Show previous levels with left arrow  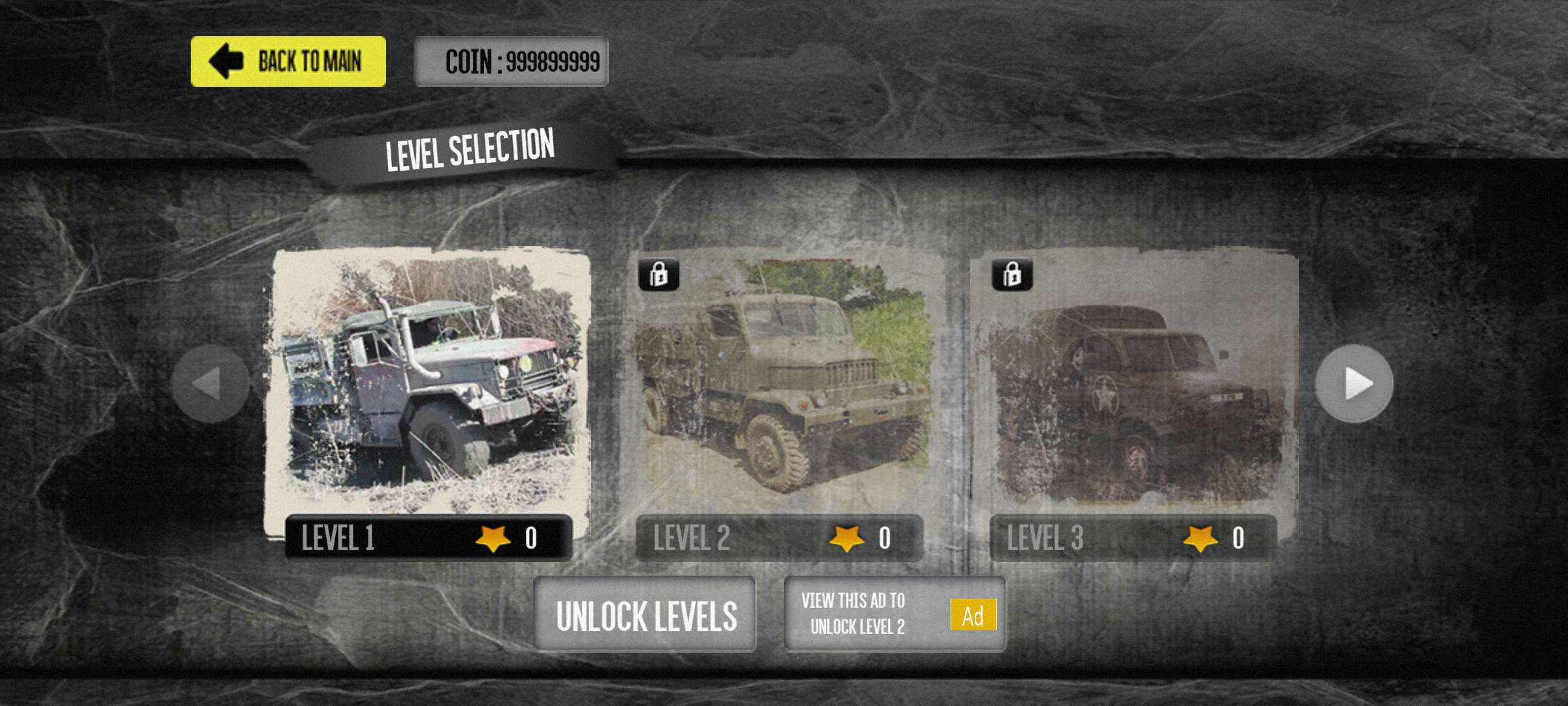tap(210, 384)
